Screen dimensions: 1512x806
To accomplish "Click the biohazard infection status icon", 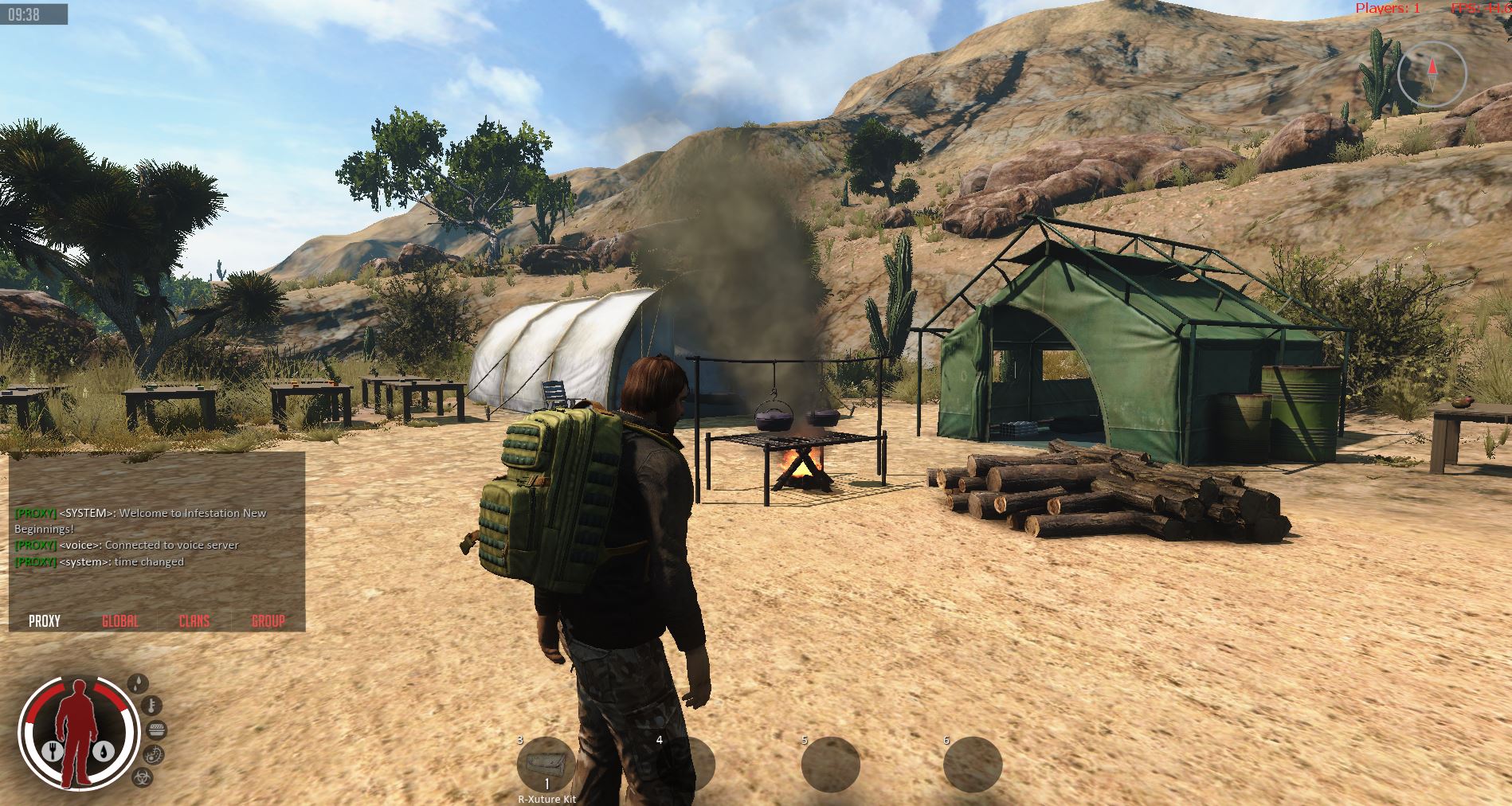I will click(141, 777).
